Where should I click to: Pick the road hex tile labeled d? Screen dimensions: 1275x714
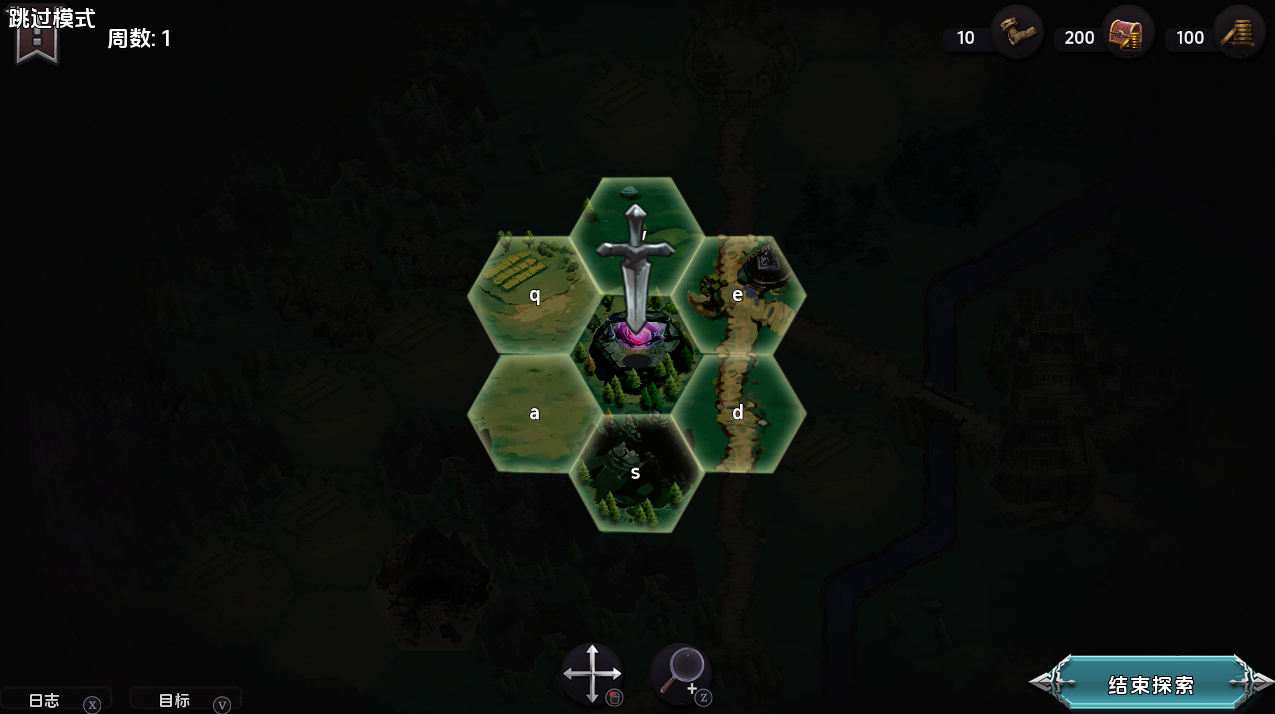pyautogui.click(x=738, y=412)
